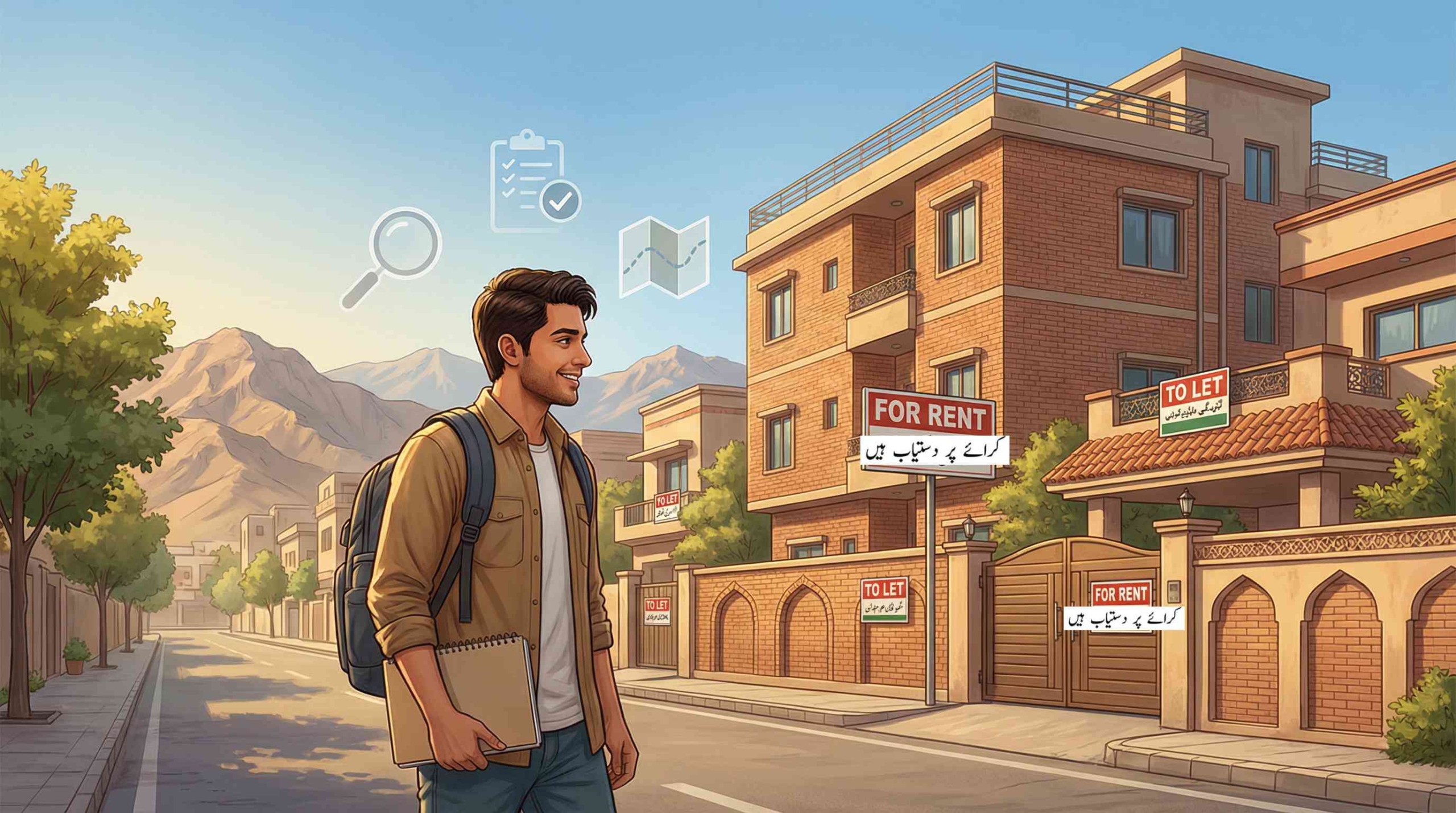The height and width of the screenshot is (813, 1456).
Task: Select the folded map icon
Action: coord(664,257)
